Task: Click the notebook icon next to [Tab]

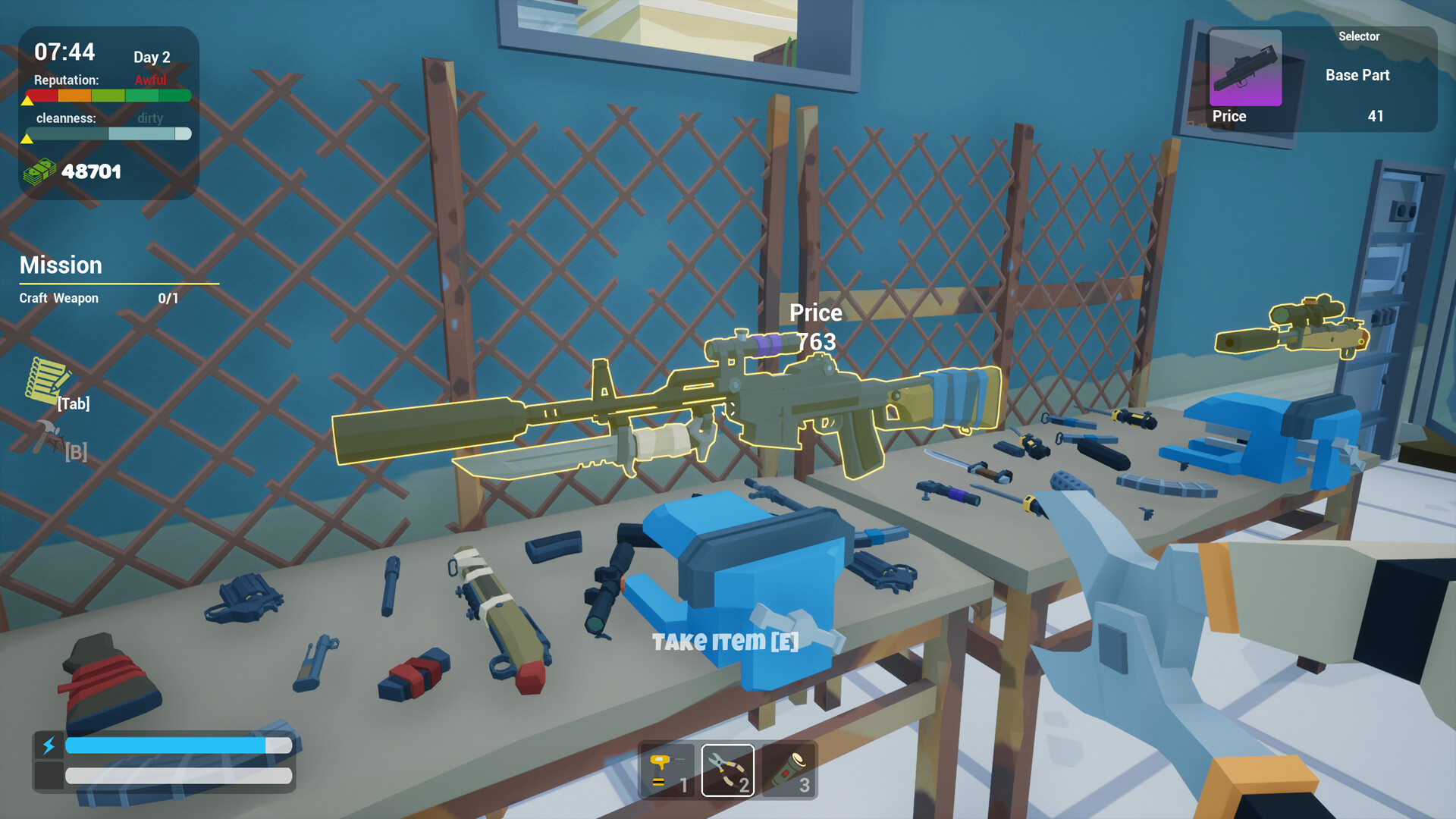Action: pyautogui.click(x=47, y=380)
